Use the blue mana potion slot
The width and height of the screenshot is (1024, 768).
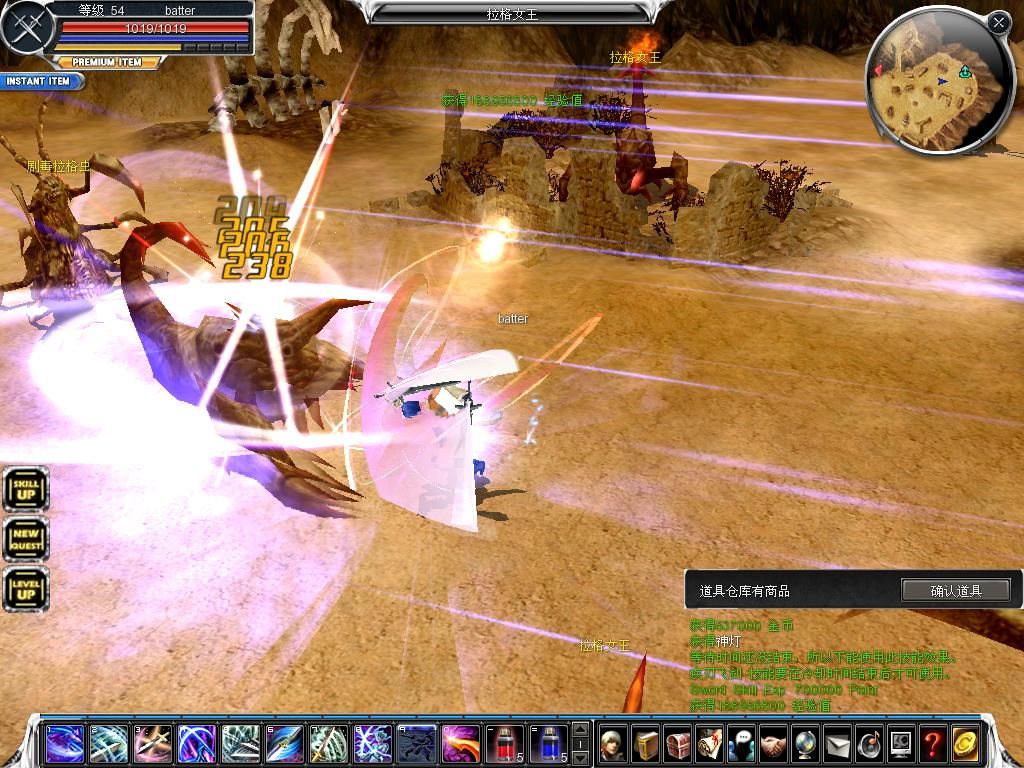pyautogui.click(x=548, y=744)
